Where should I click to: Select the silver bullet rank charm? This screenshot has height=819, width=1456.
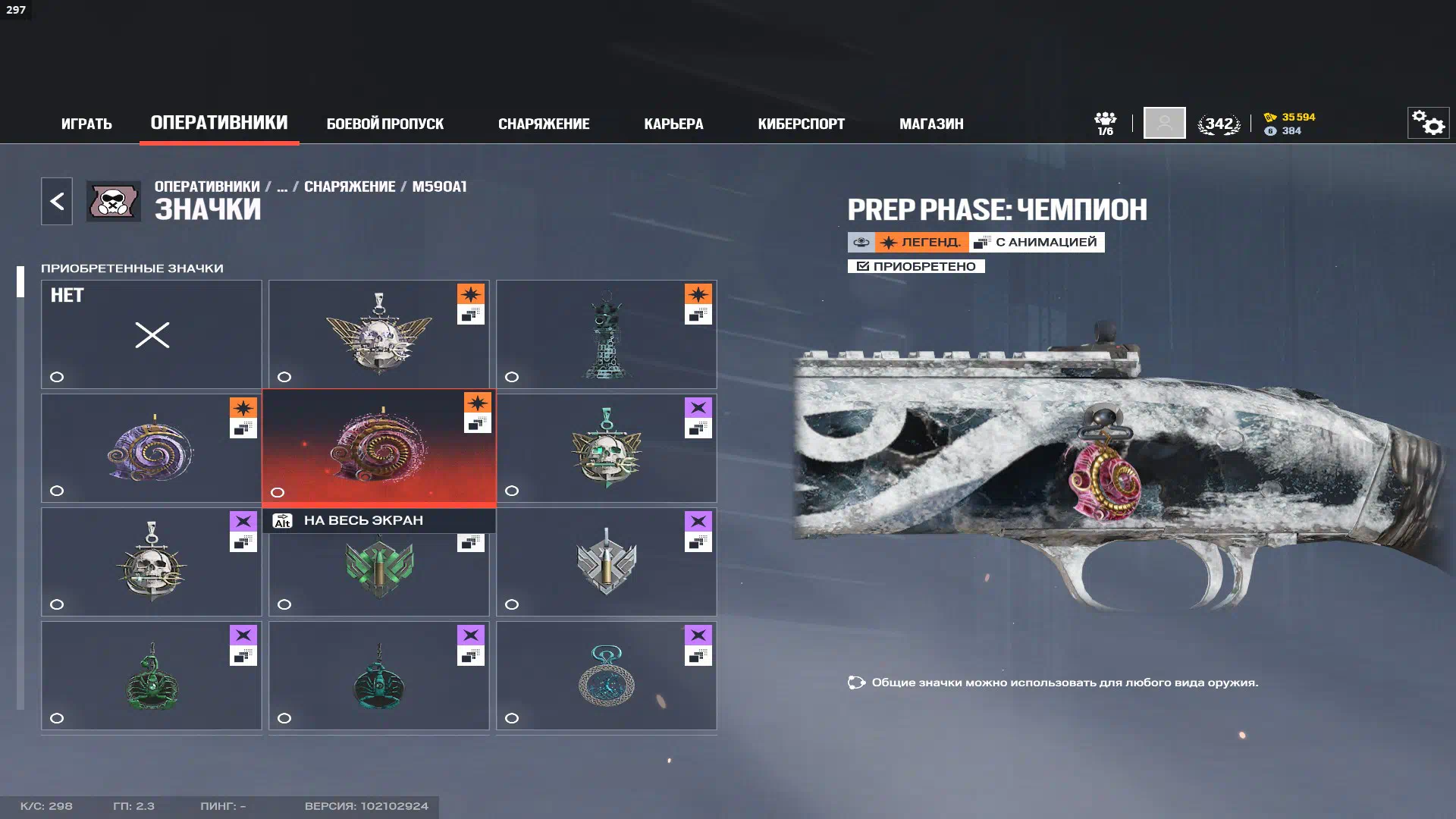pos(606,562)
